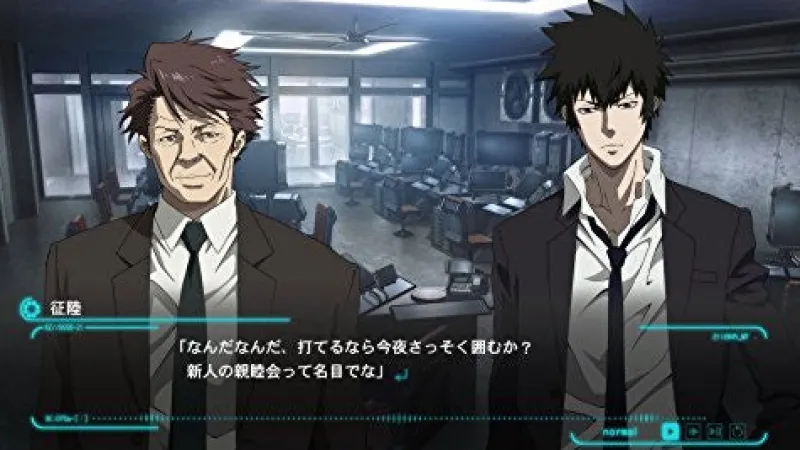
Task: Enable auto-advance with the play arrow icon
Action: click(x=693, y=432)
